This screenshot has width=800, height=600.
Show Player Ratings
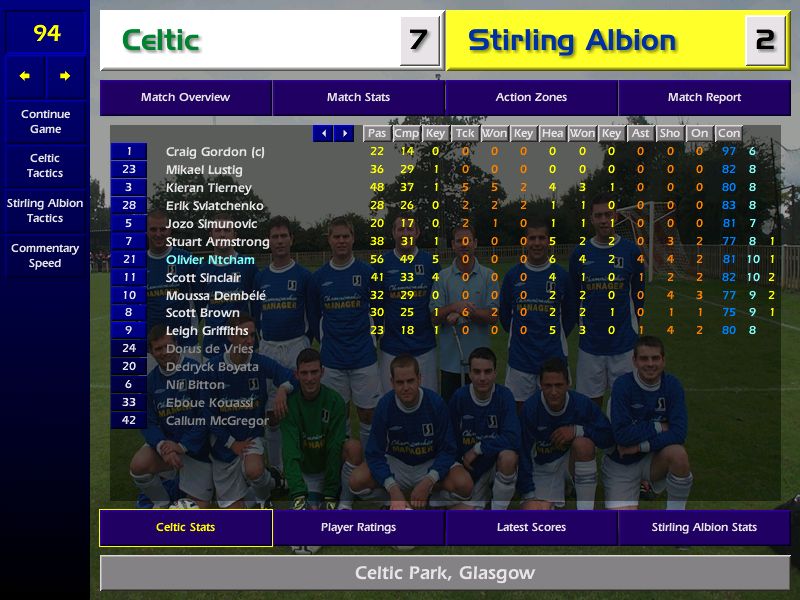tap(358, 528)
